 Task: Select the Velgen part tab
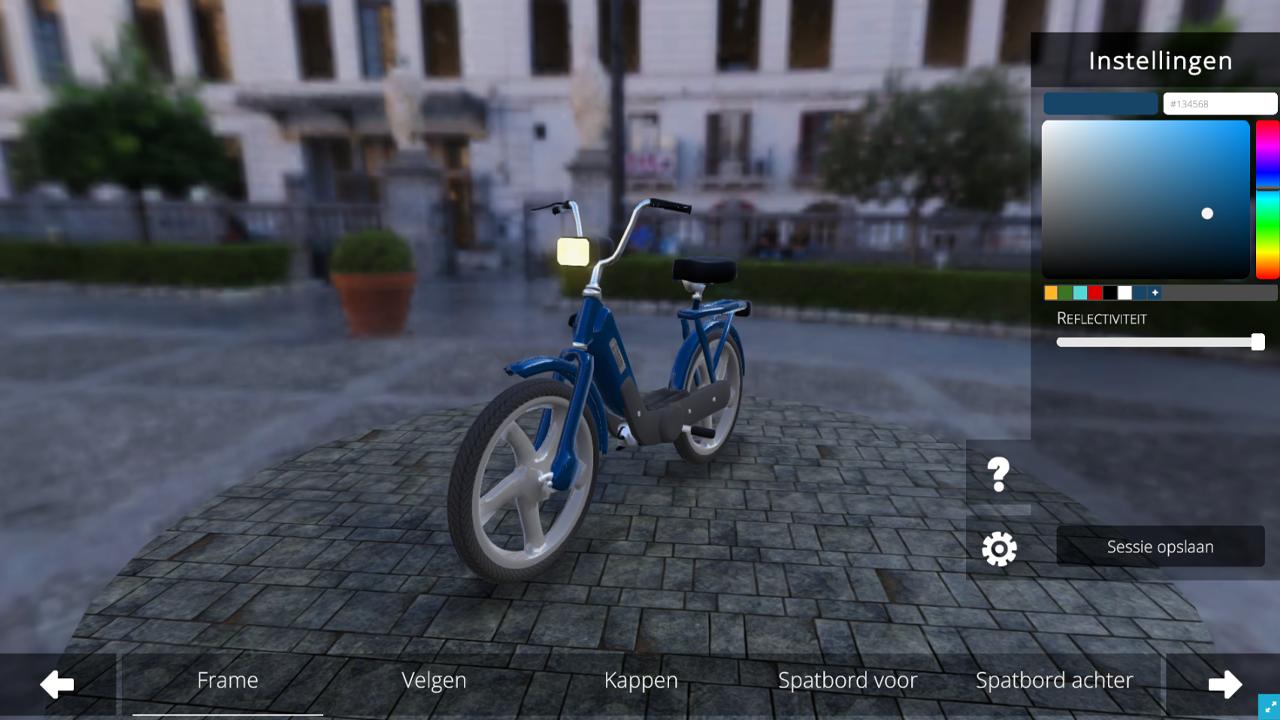434,681
